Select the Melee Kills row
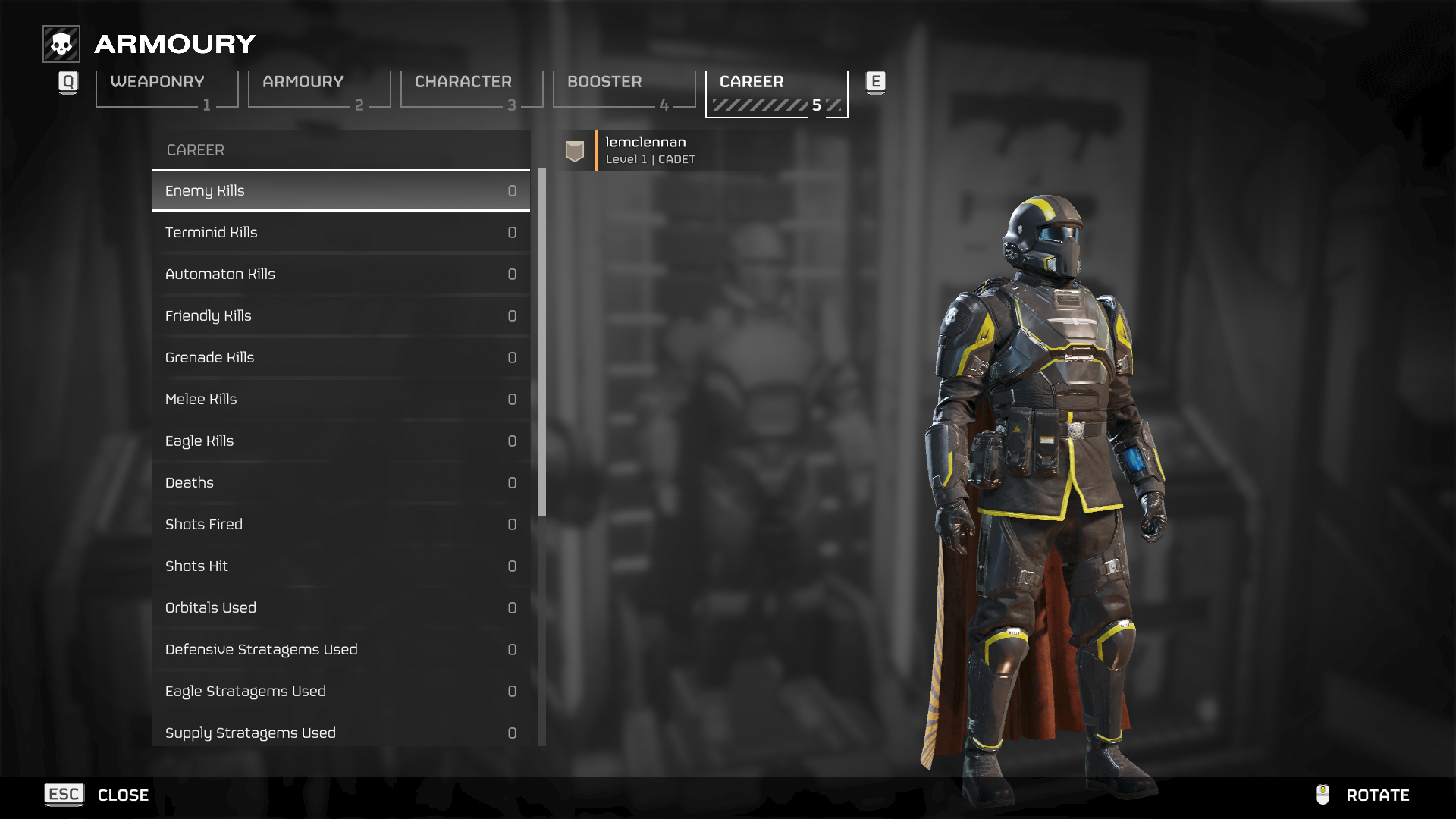Screen dimensions: 1456x819 (340, 400)
